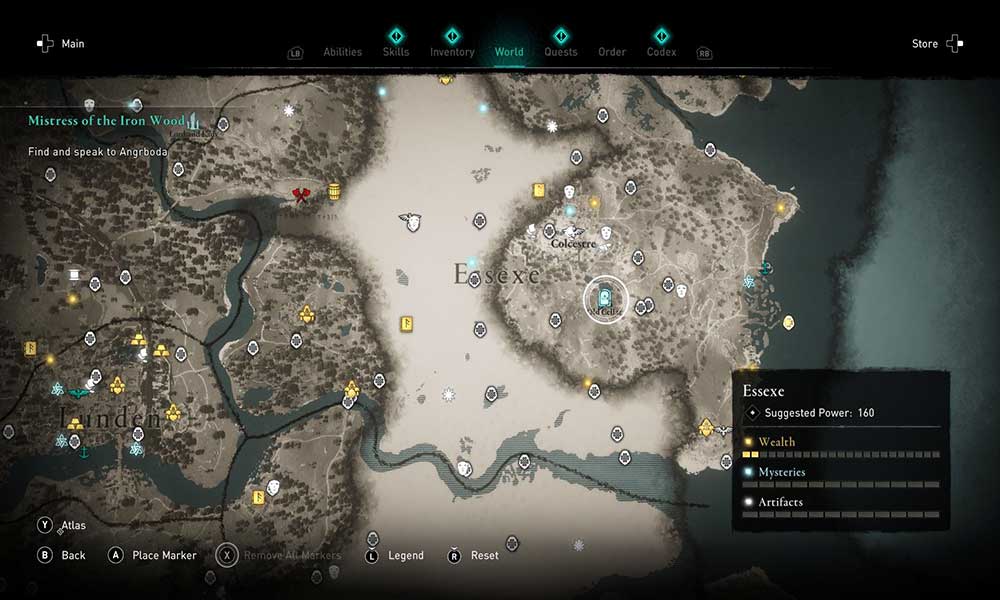1000x600 pixels.
Task: Select the Mysteries entry in Essexe panel
Action: coord(781,472)
